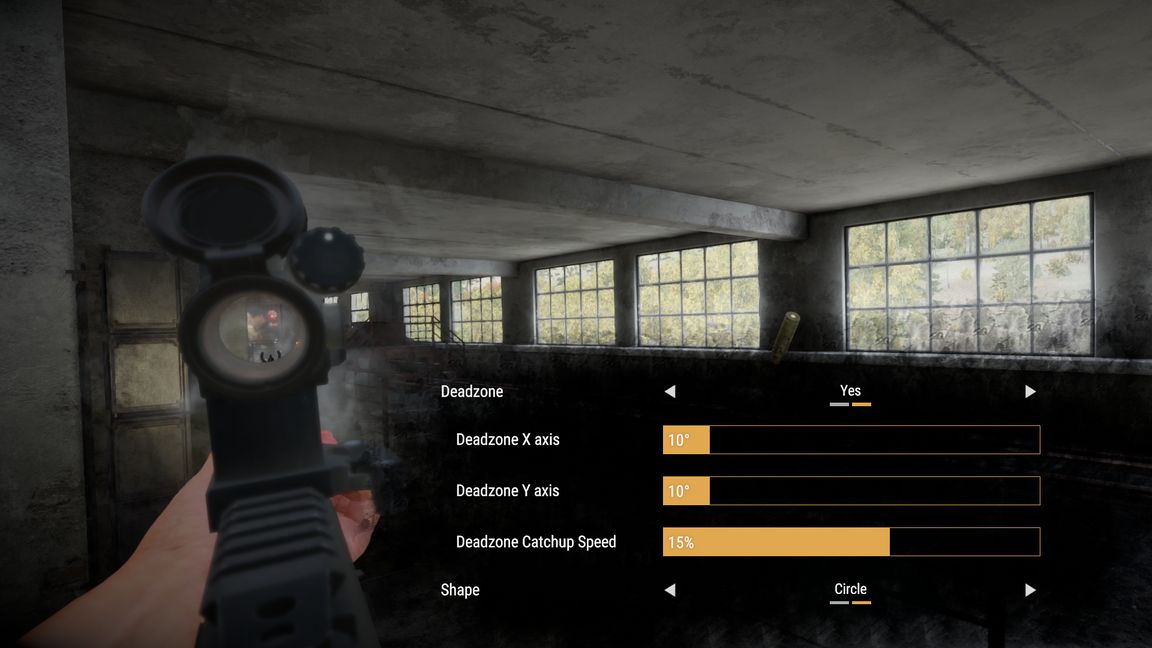Click the left arrow for Deadzone

(670, 391)
